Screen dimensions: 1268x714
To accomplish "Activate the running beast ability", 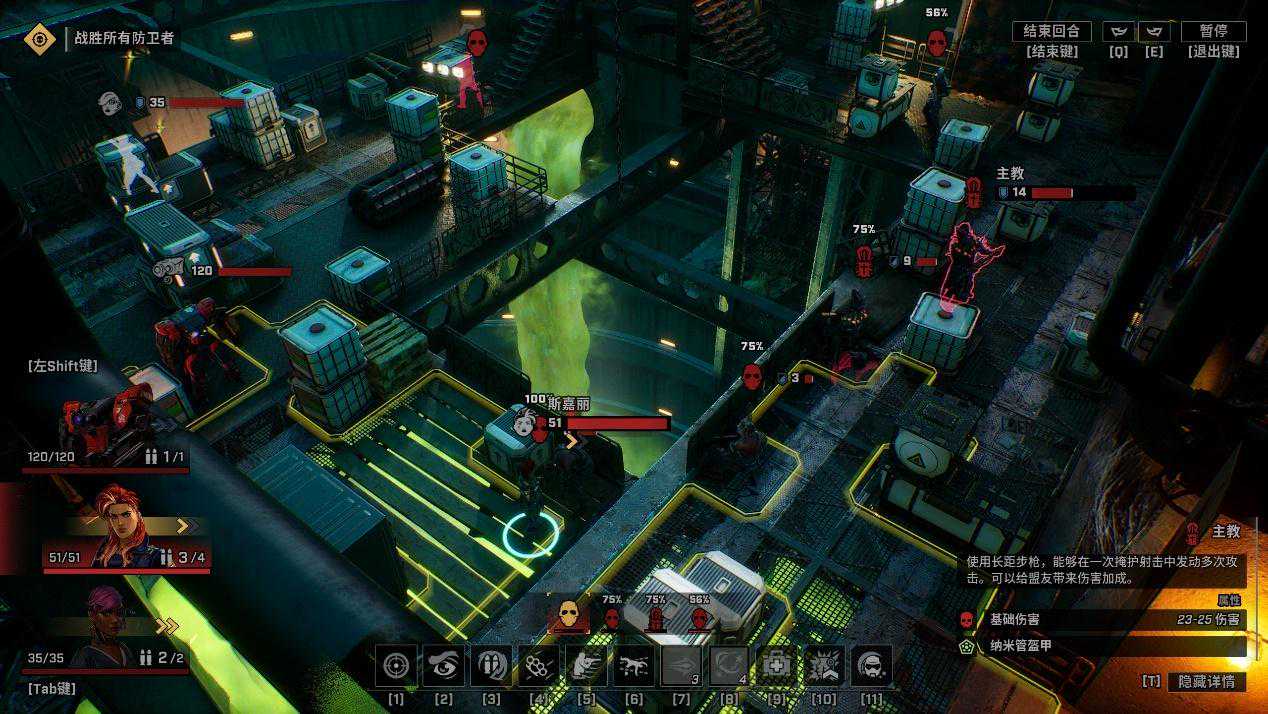I will [634, 665].
